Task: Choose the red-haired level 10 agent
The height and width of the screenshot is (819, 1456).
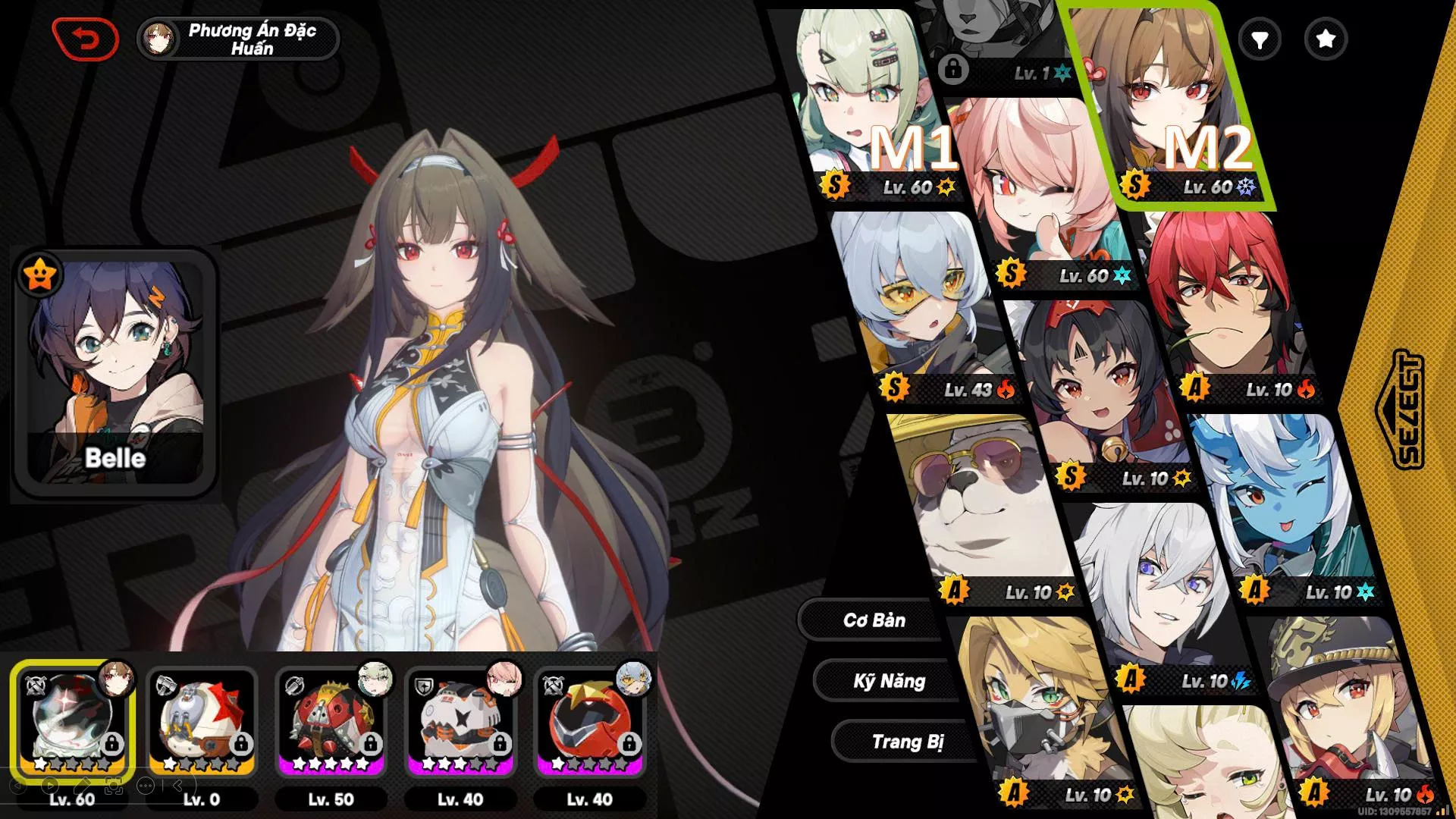Action: tap(1221, 303)
